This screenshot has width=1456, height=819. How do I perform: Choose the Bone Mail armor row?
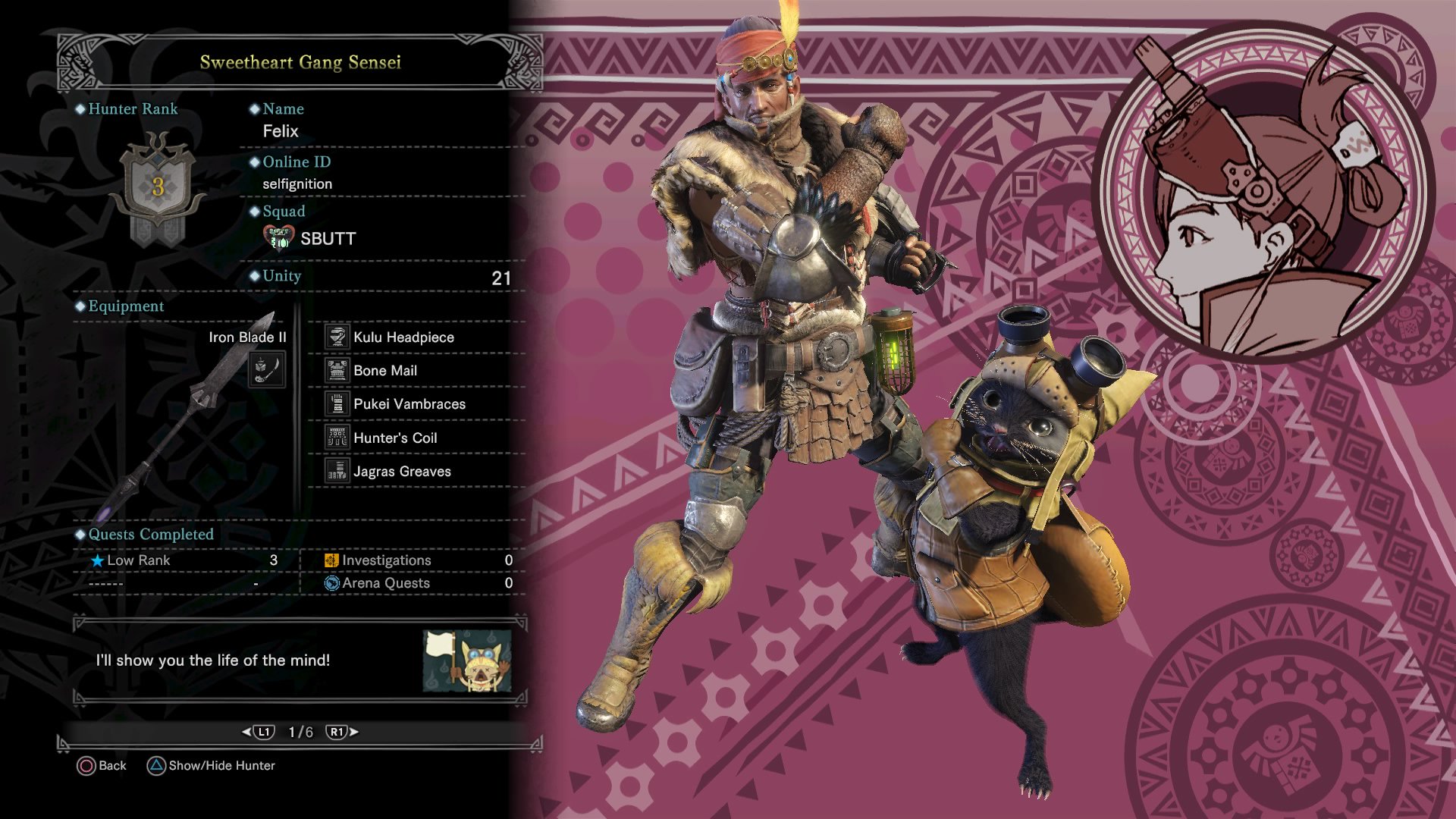(385, 371)
